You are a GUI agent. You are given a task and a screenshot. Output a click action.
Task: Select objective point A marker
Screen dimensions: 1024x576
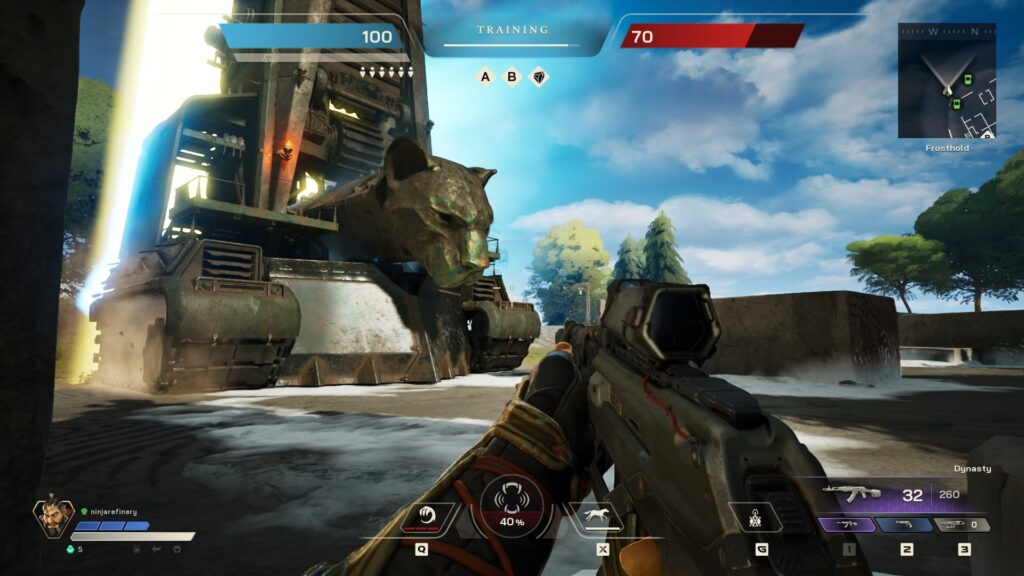coord(486,76)
